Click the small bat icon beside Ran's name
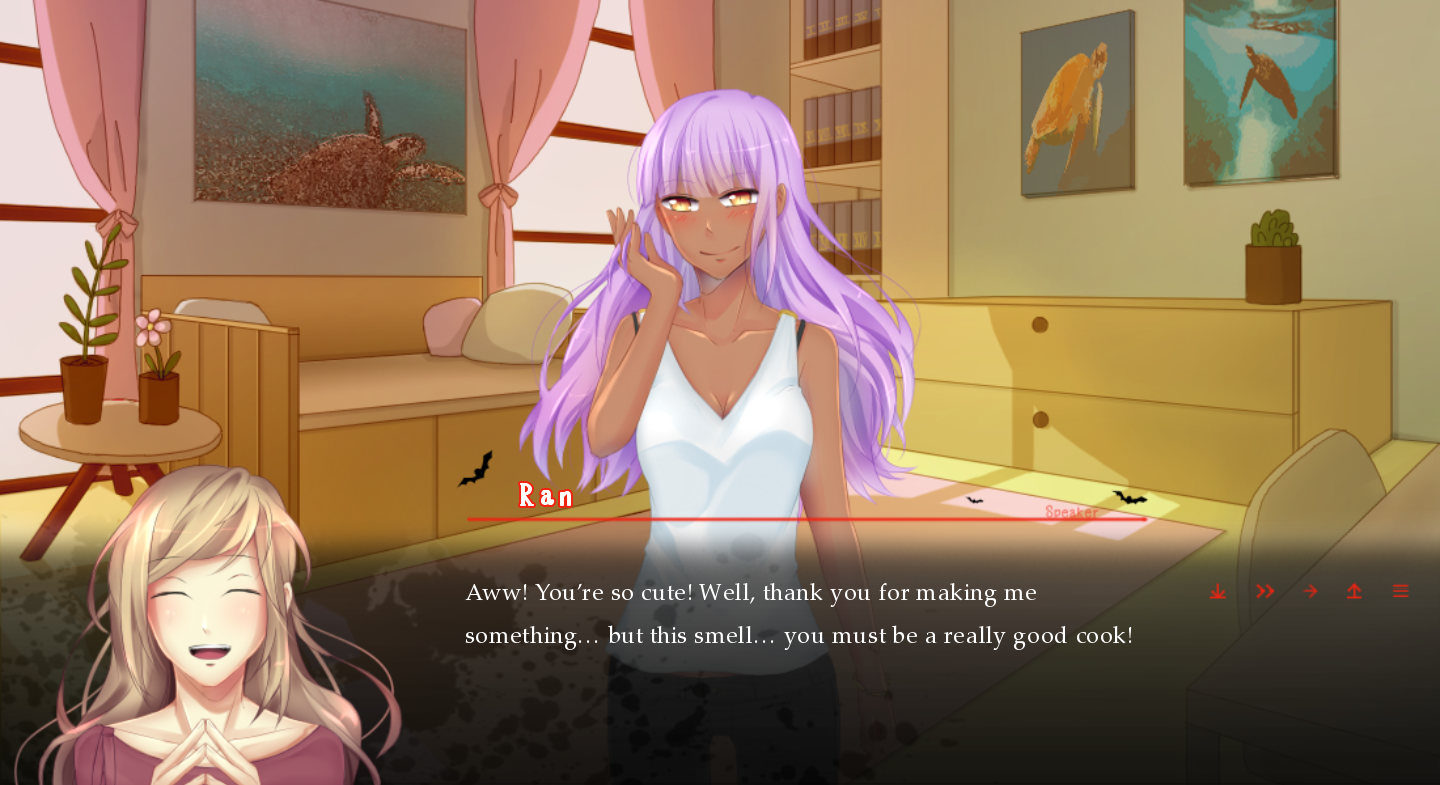Viewport: 1440px width, 785px height. [475, 469]
